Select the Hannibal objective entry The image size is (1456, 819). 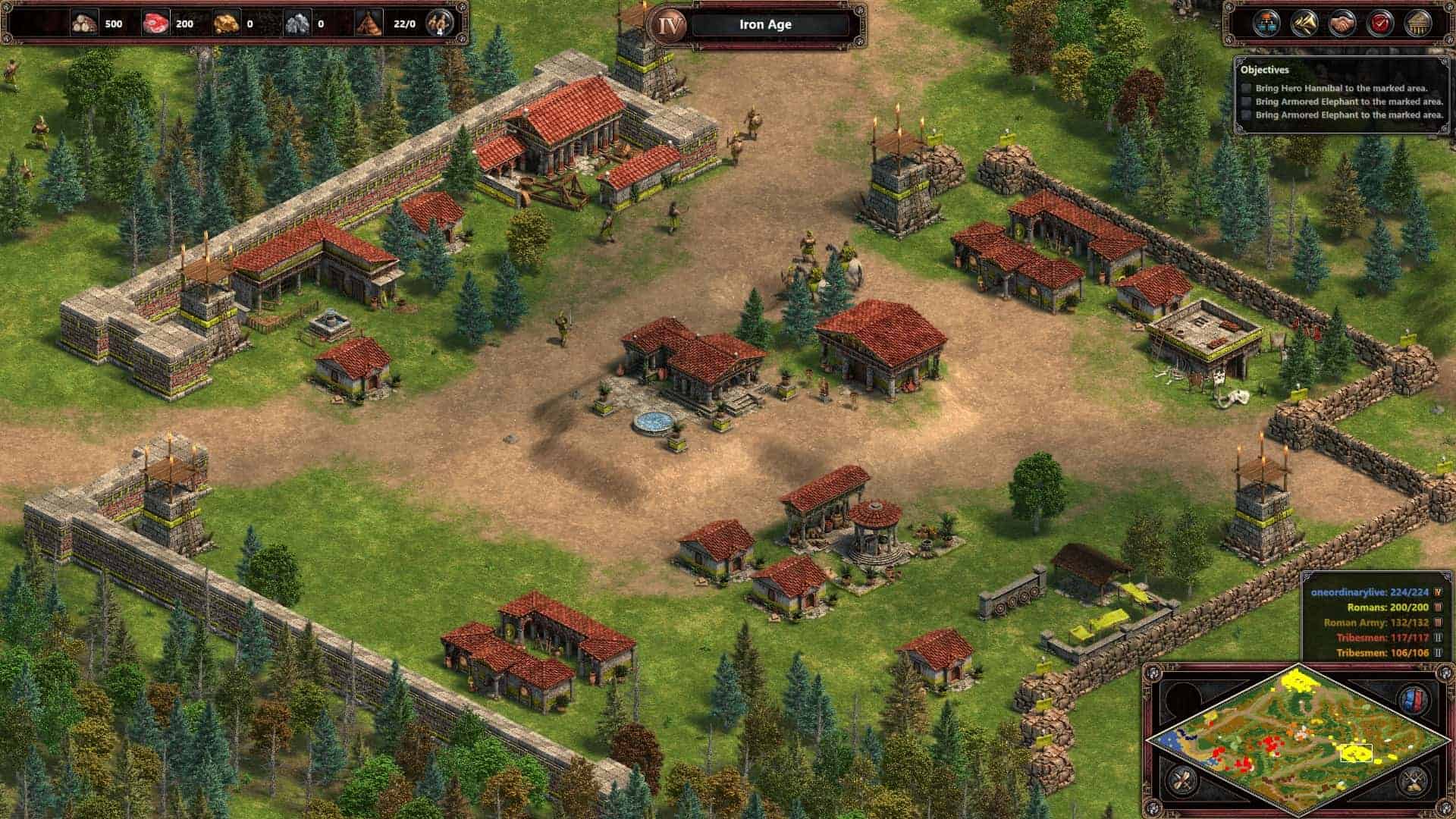pyautogui.click(x=1341, y=88)
